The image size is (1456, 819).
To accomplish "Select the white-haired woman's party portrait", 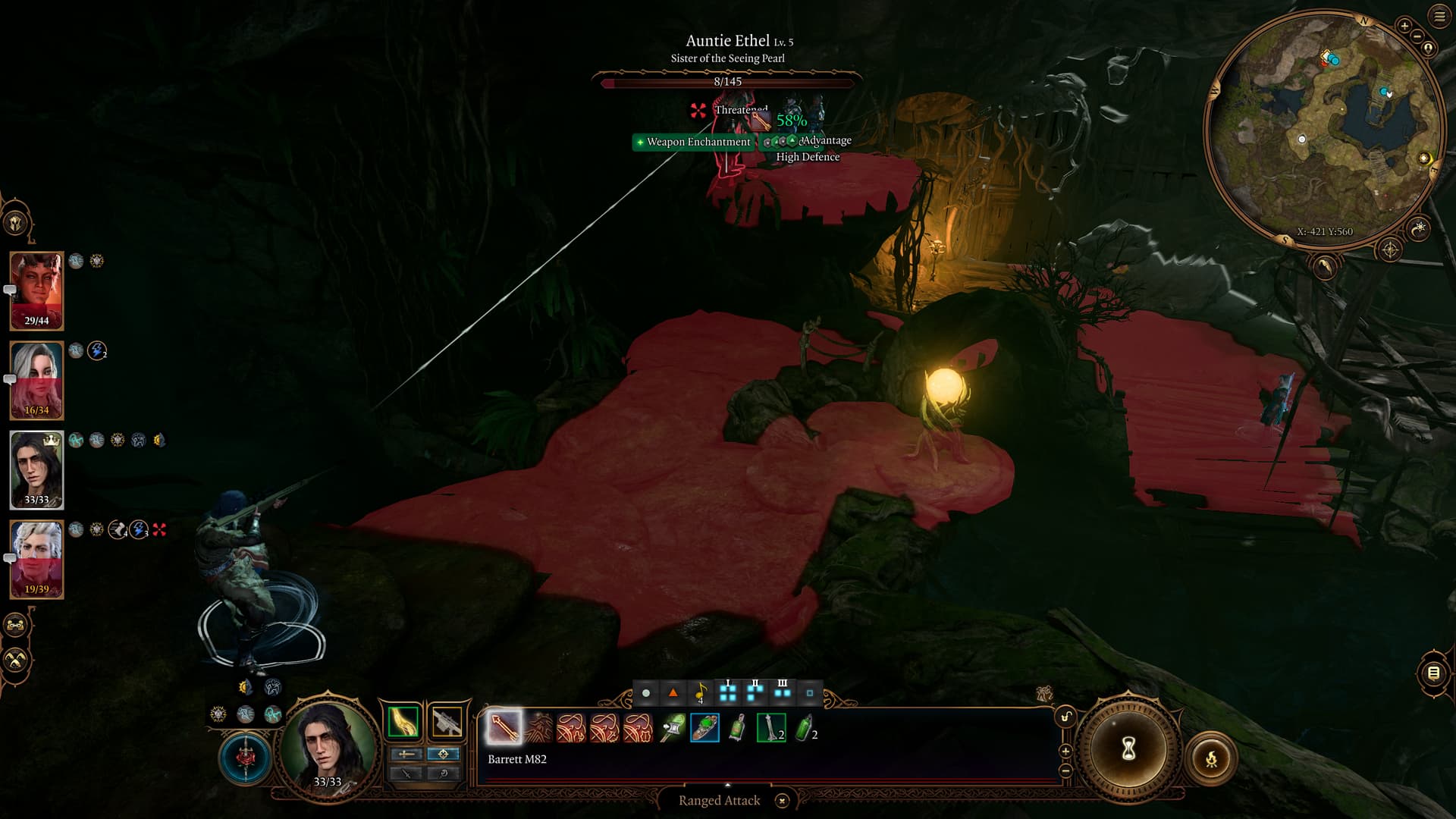I will point(36,380).
